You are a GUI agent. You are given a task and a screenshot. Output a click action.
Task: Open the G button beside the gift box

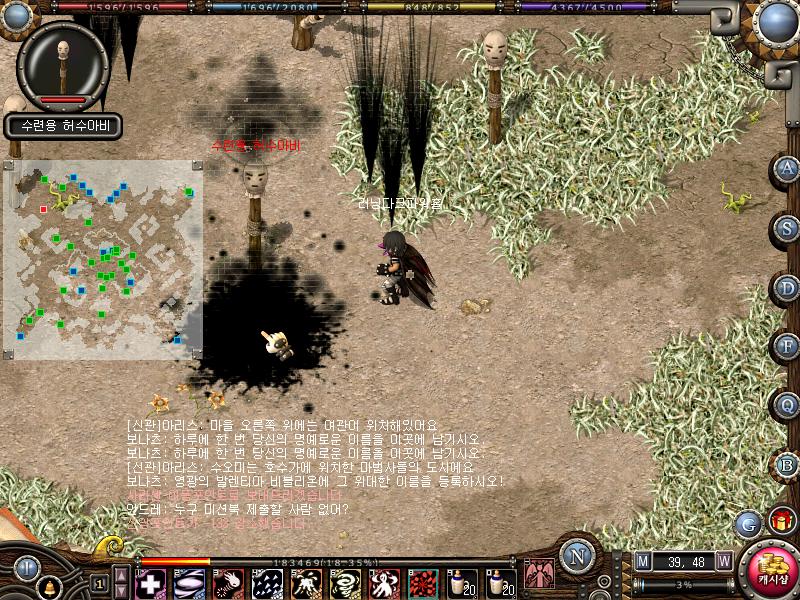(x=747, y=522)
